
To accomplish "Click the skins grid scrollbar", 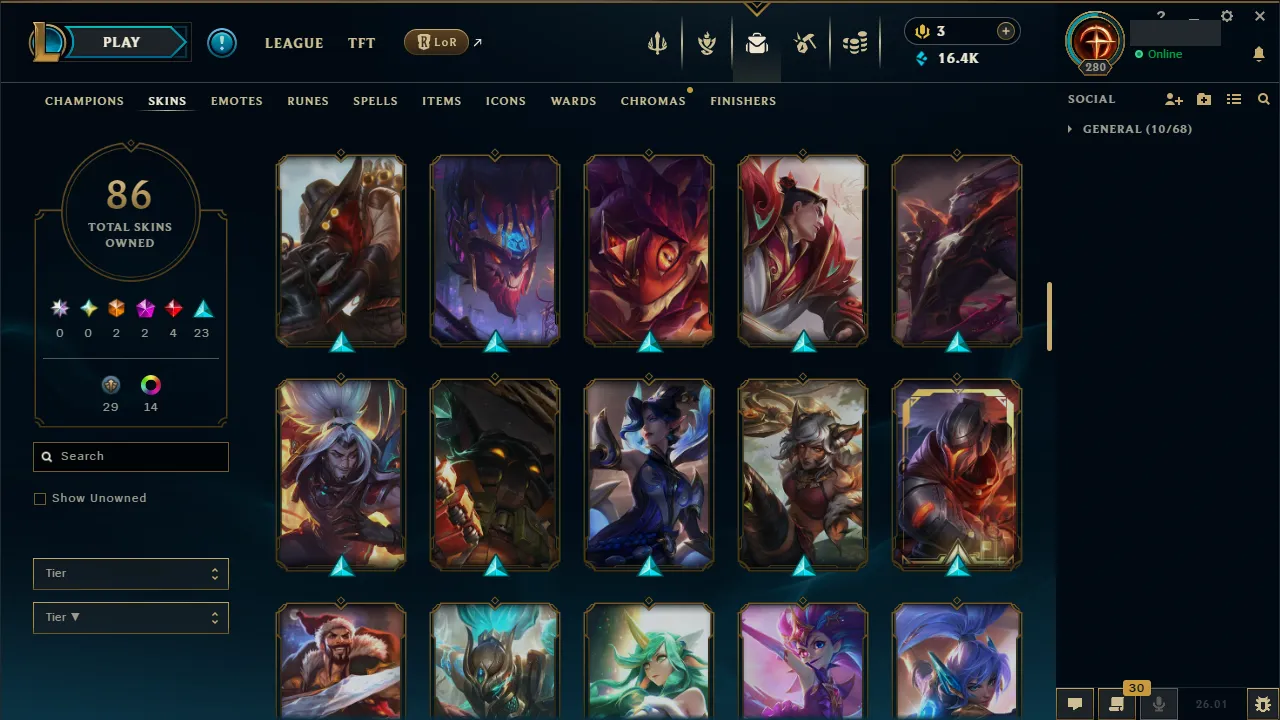I will click(1047, 315).
